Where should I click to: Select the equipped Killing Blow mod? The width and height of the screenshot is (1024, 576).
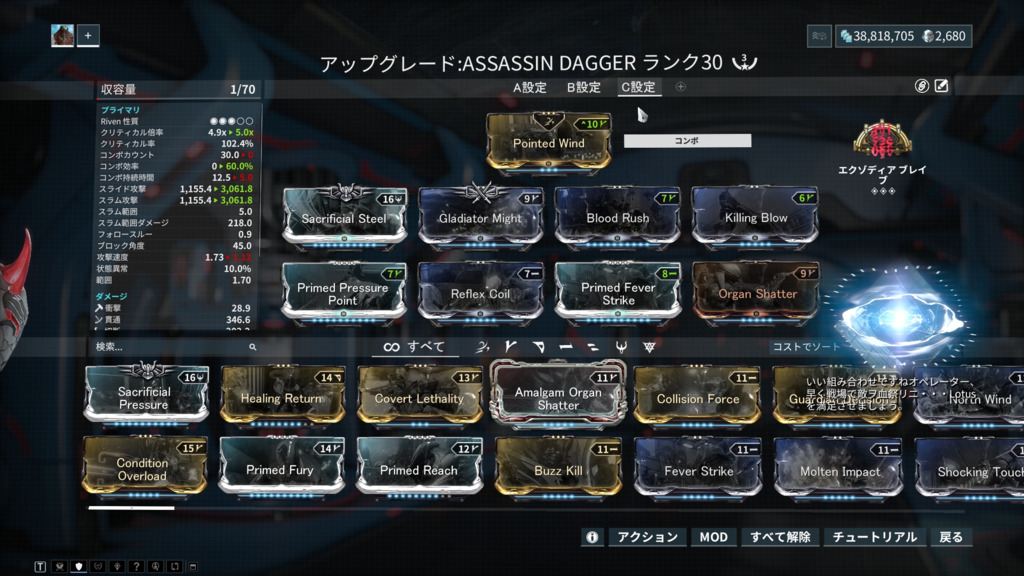[x=755, y=215]
